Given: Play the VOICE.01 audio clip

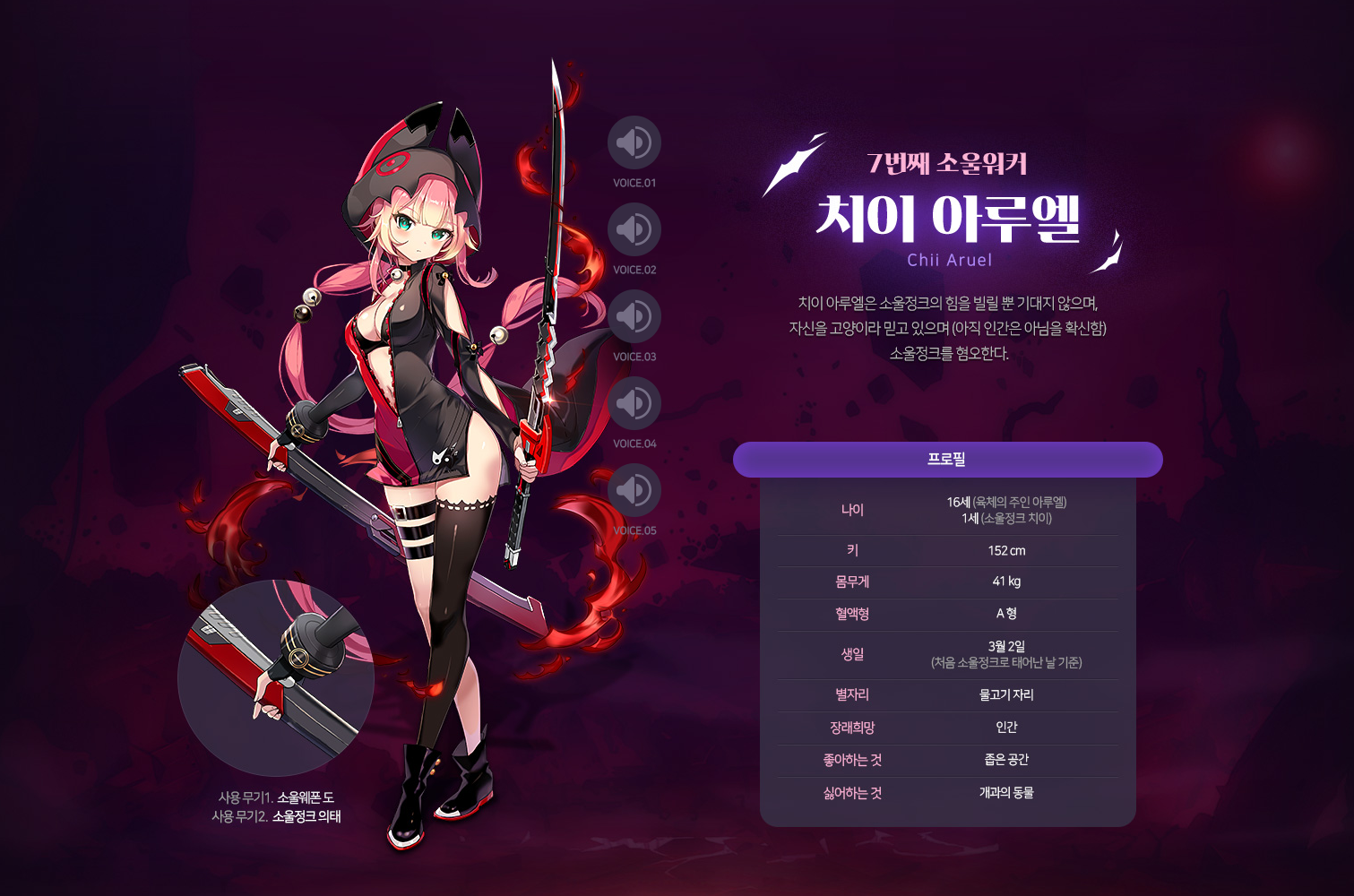Looking at the screenshot, I should 634,142.
